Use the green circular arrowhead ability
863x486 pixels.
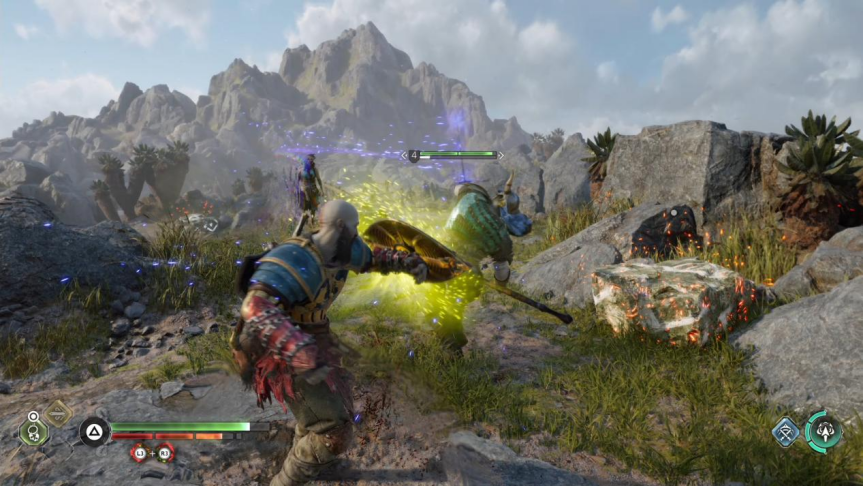(x=824, y=431)
